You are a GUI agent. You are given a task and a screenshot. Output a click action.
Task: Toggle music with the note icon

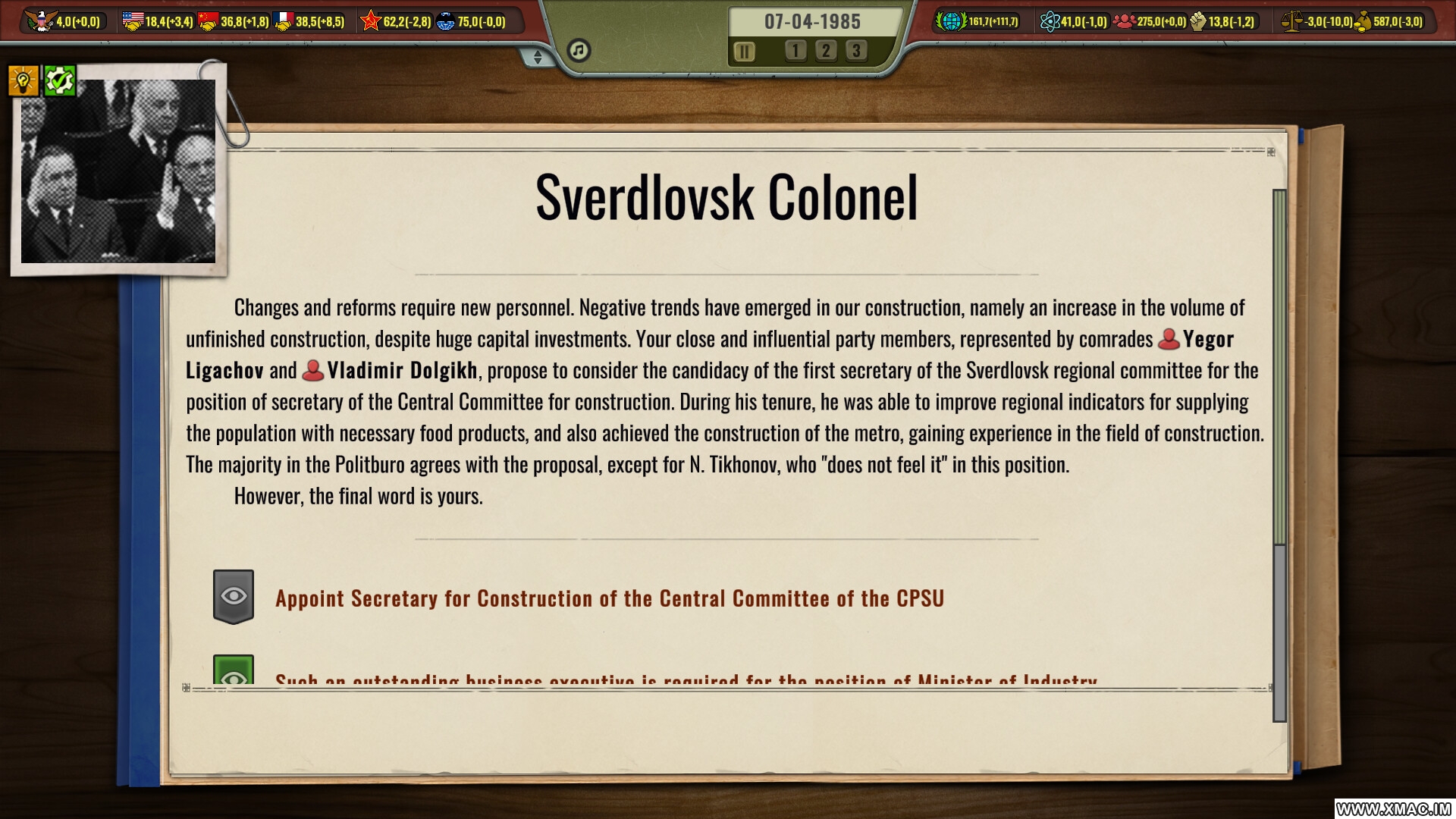coord(579,49)
